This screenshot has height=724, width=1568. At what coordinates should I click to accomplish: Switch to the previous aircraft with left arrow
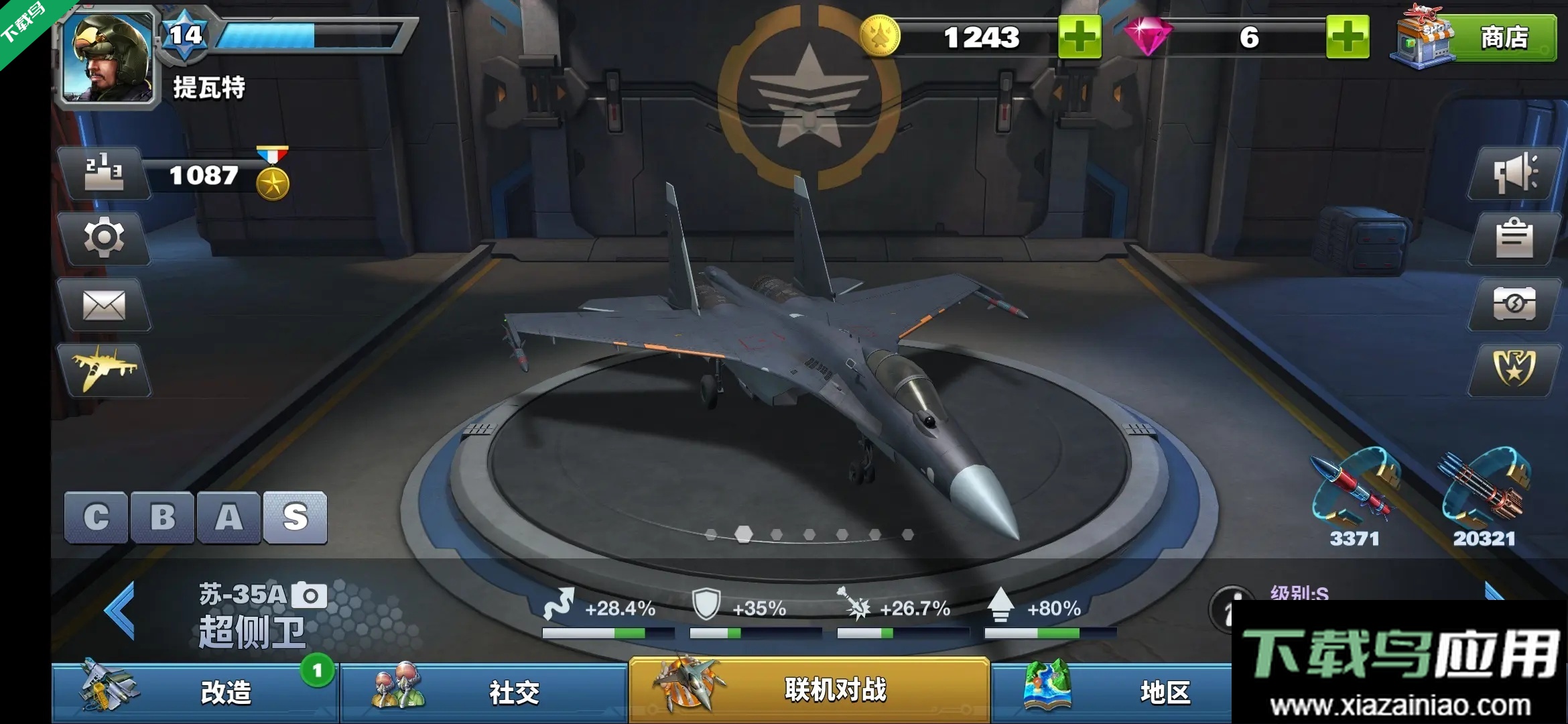pyautogui.click(x=121, y=610)
